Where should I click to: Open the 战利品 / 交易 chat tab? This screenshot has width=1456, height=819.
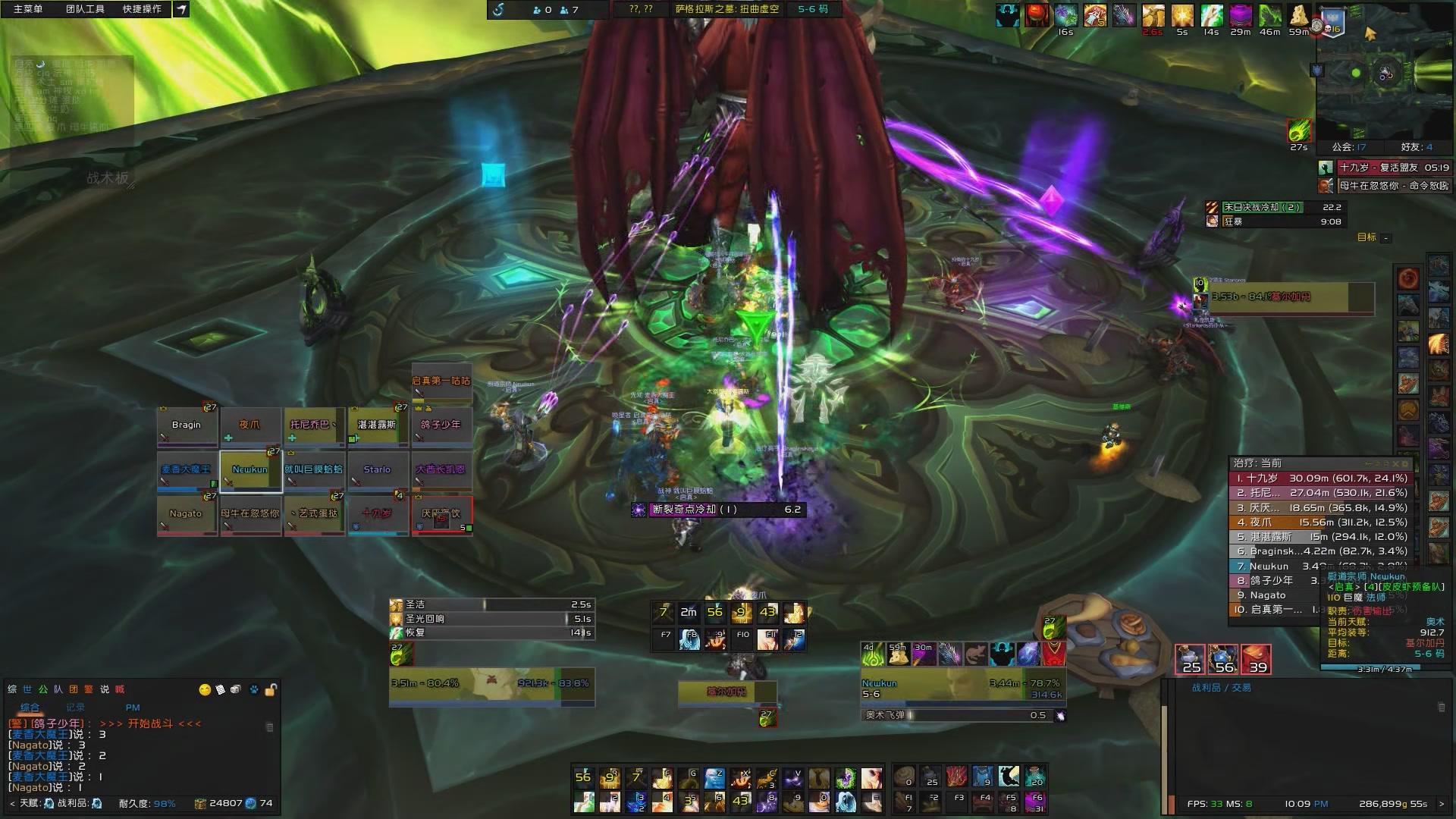click(x=1221, y=688)
